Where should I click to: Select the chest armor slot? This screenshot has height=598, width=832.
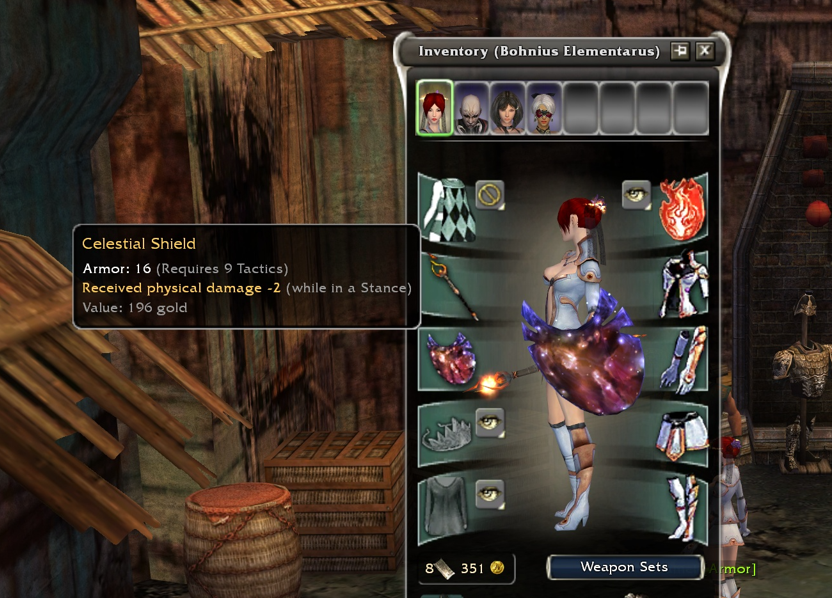[x=682, y=284]
